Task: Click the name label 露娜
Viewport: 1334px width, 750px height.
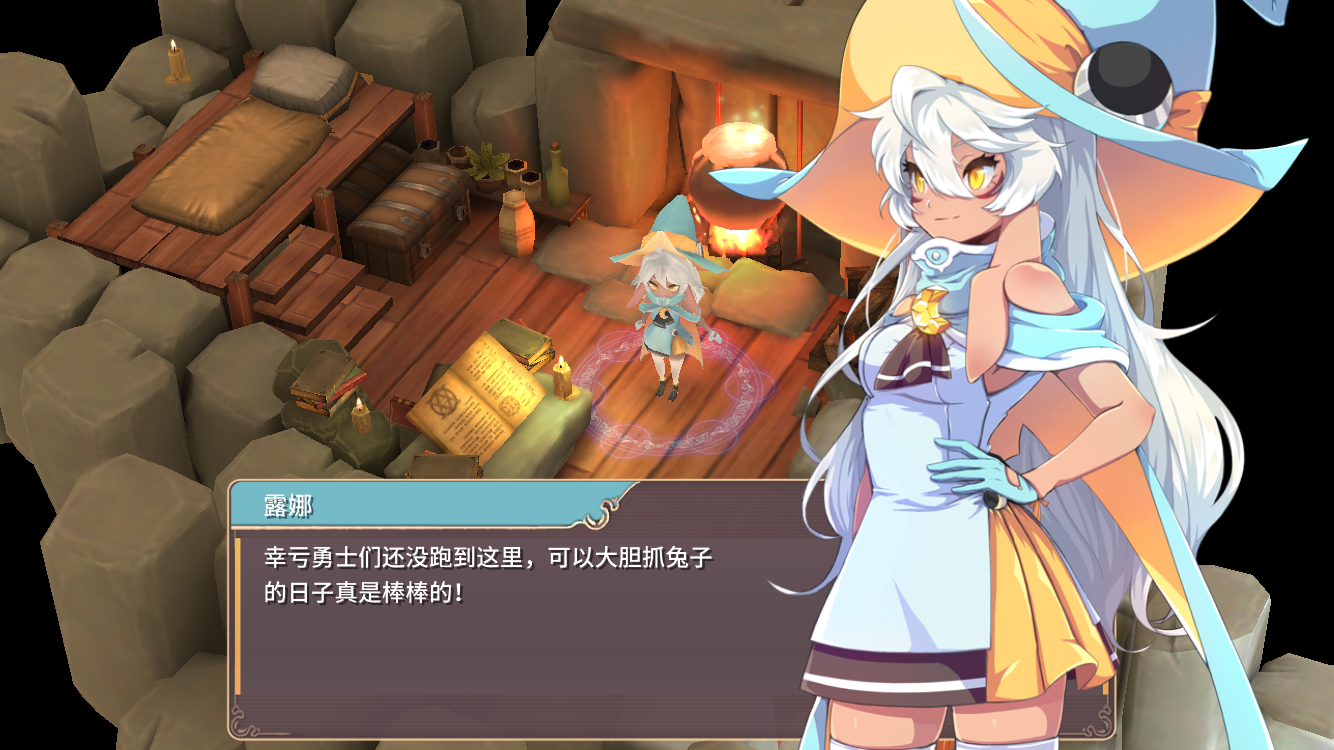Action: [275, 508]
